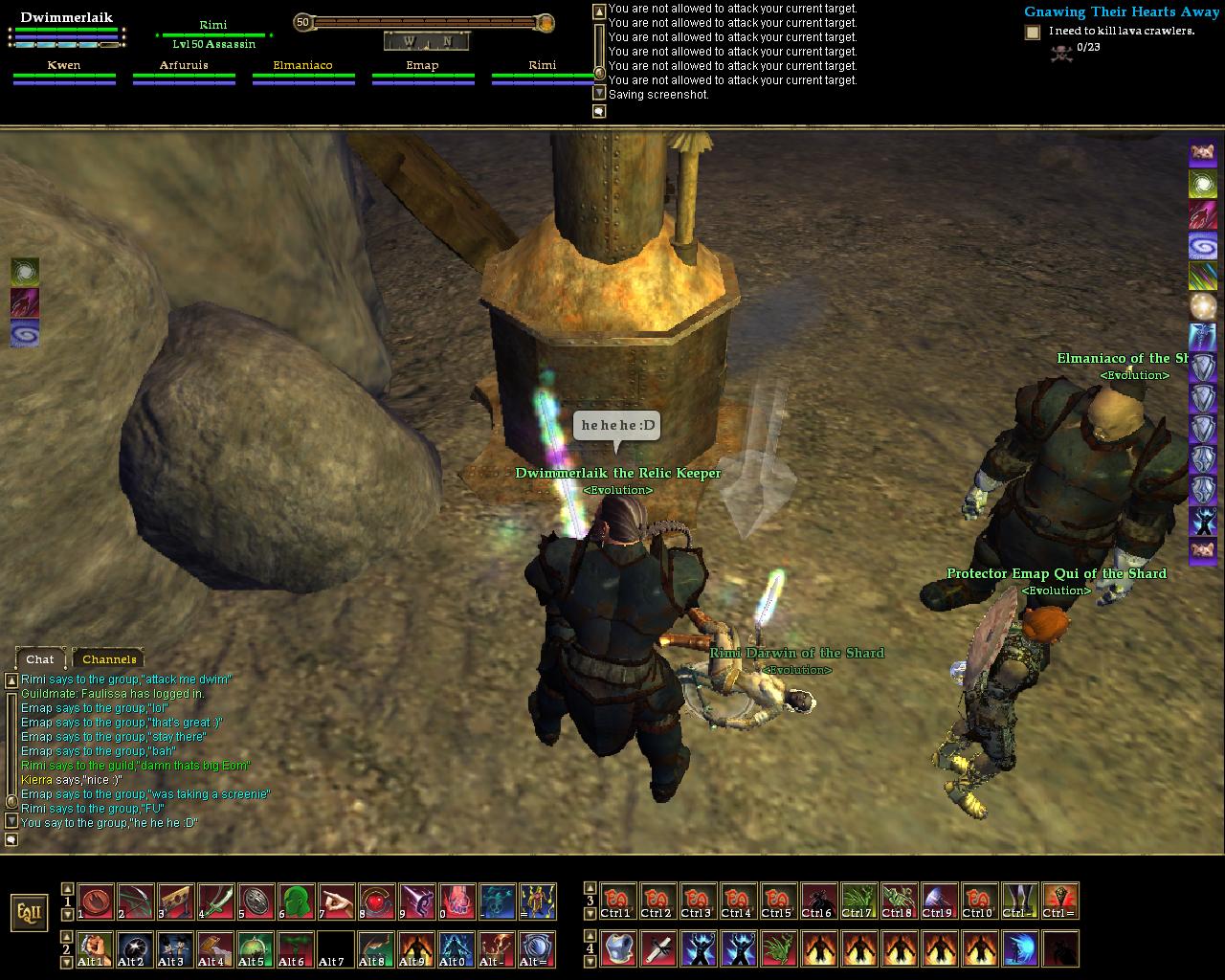The width and height of the screenshot is (1225, 980).
Task: Select the Chat tab
Action: coord(40,658)
